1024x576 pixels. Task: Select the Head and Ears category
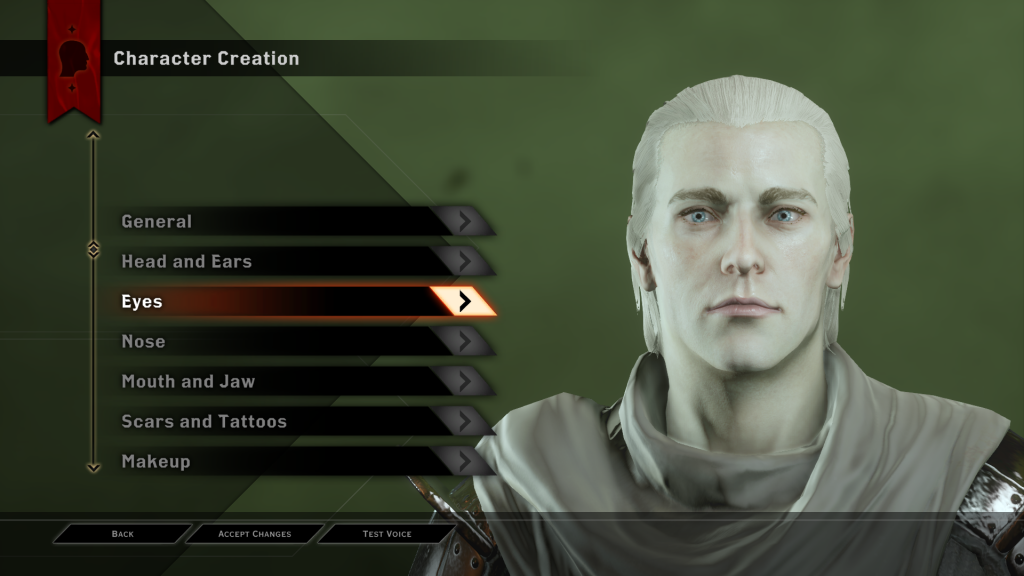[x=300, y=261]
